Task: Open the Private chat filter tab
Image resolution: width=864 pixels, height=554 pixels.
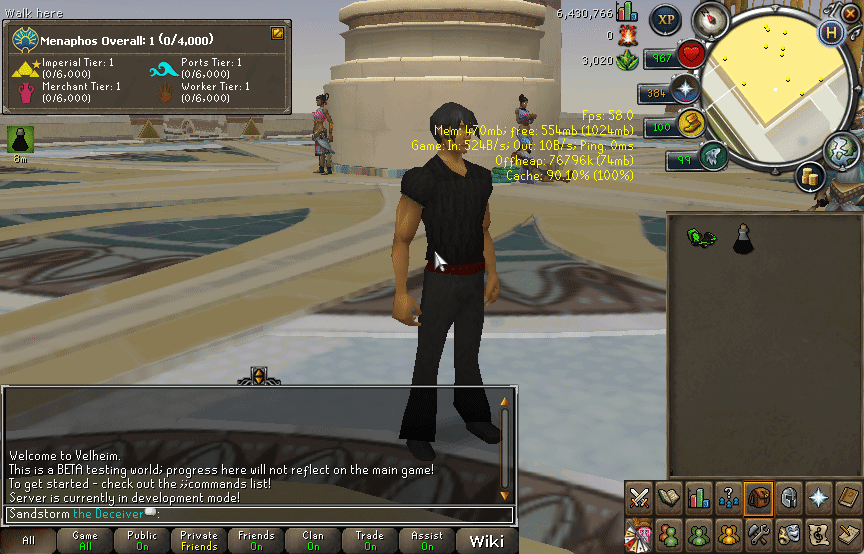Action: tap(199, 541)
